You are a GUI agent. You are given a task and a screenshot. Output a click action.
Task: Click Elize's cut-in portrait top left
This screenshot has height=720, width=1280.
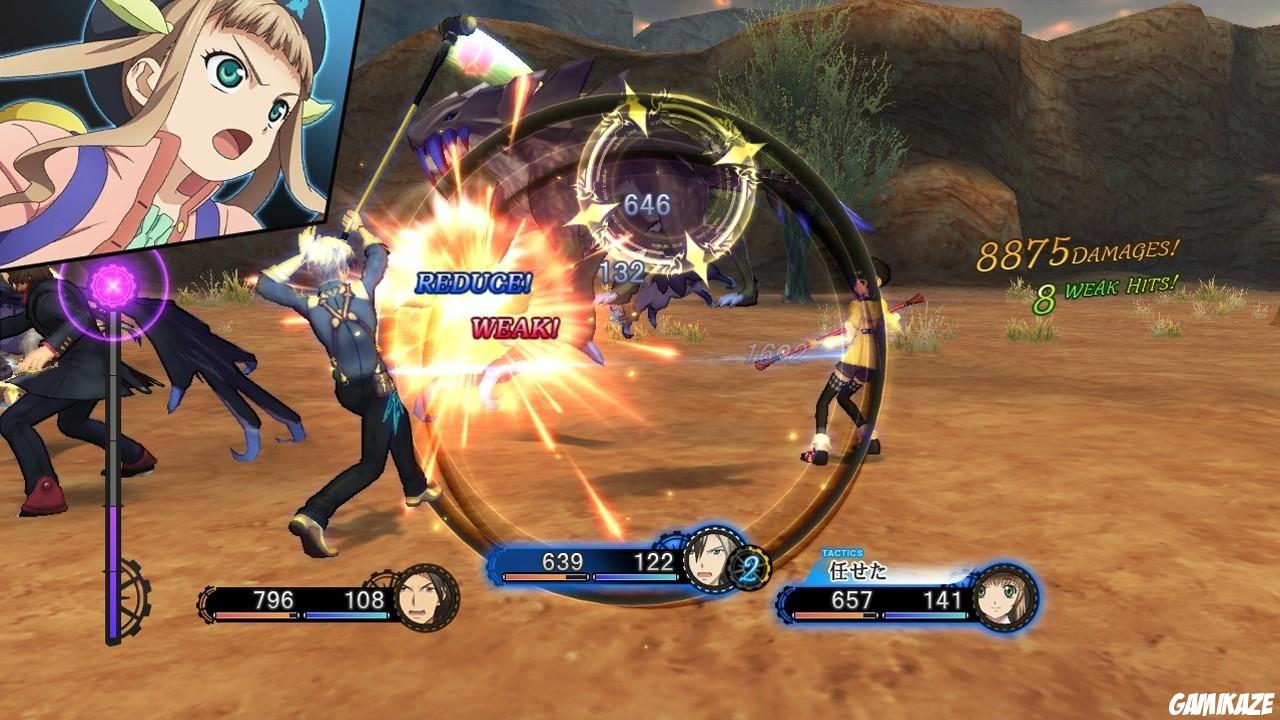click(x=180, y=110)
